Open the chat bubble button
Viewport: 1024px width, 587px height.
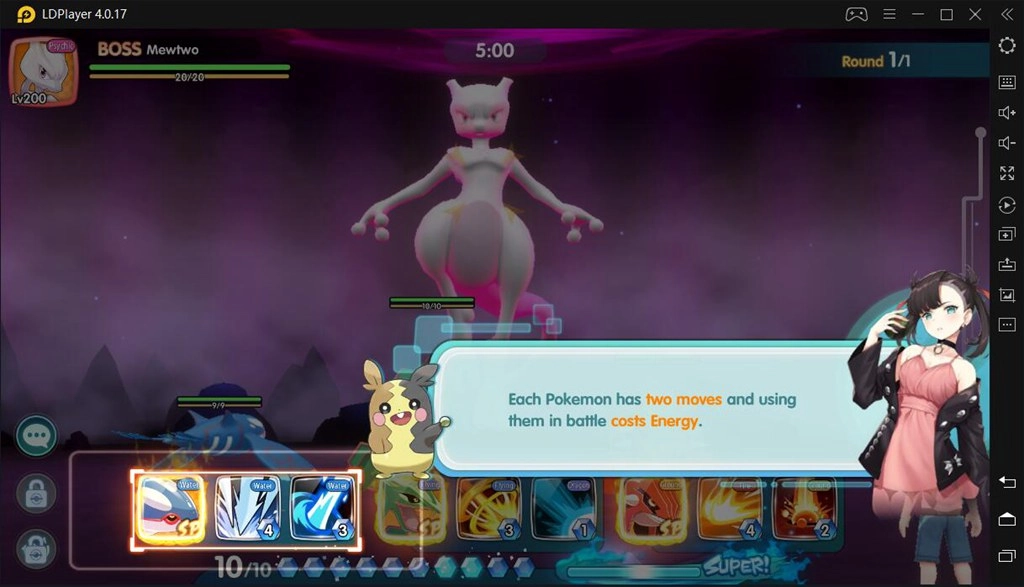(37, 436)
